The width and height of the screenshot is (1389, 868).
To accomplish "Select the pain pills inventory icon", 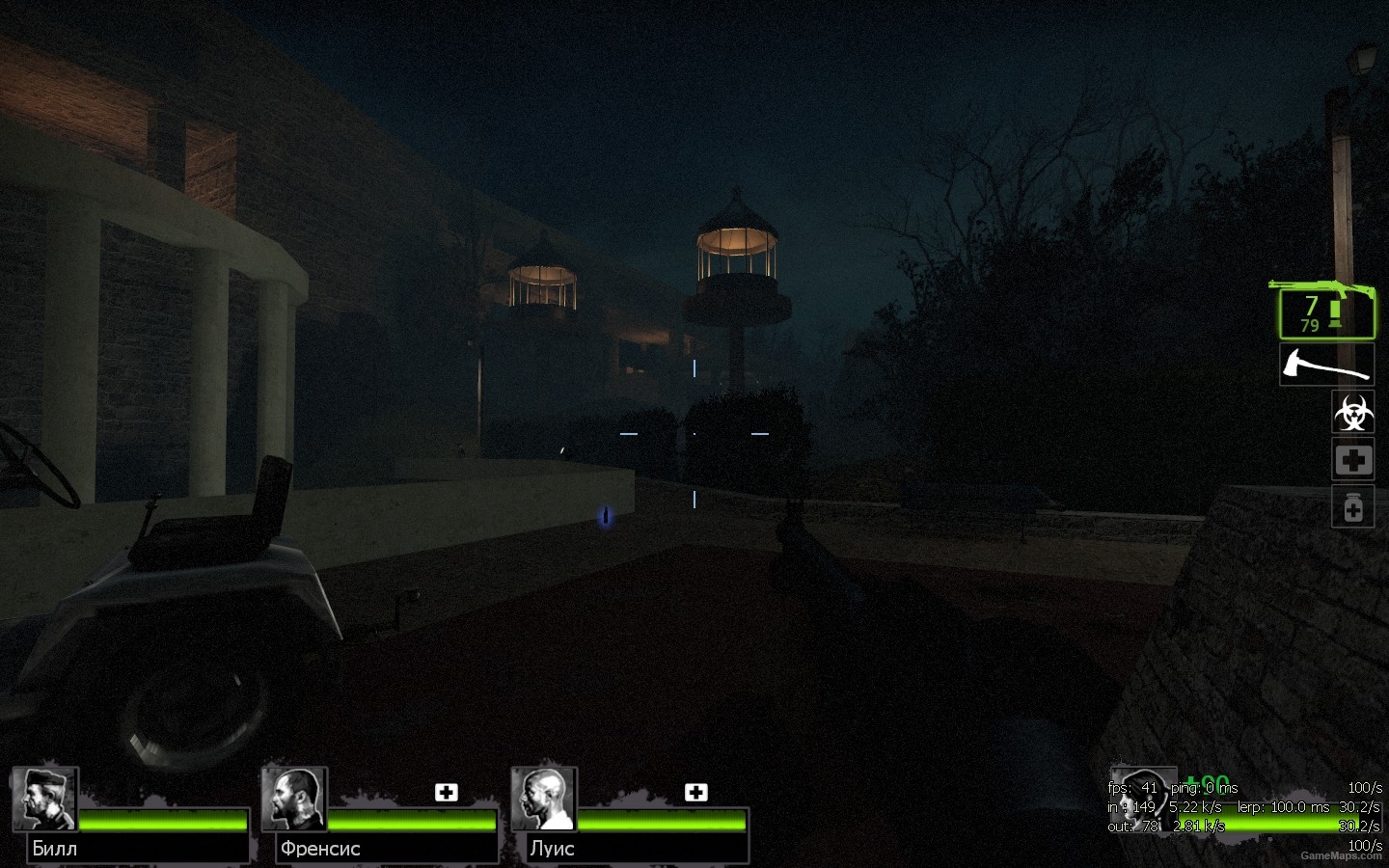I will pos(1353,506).
